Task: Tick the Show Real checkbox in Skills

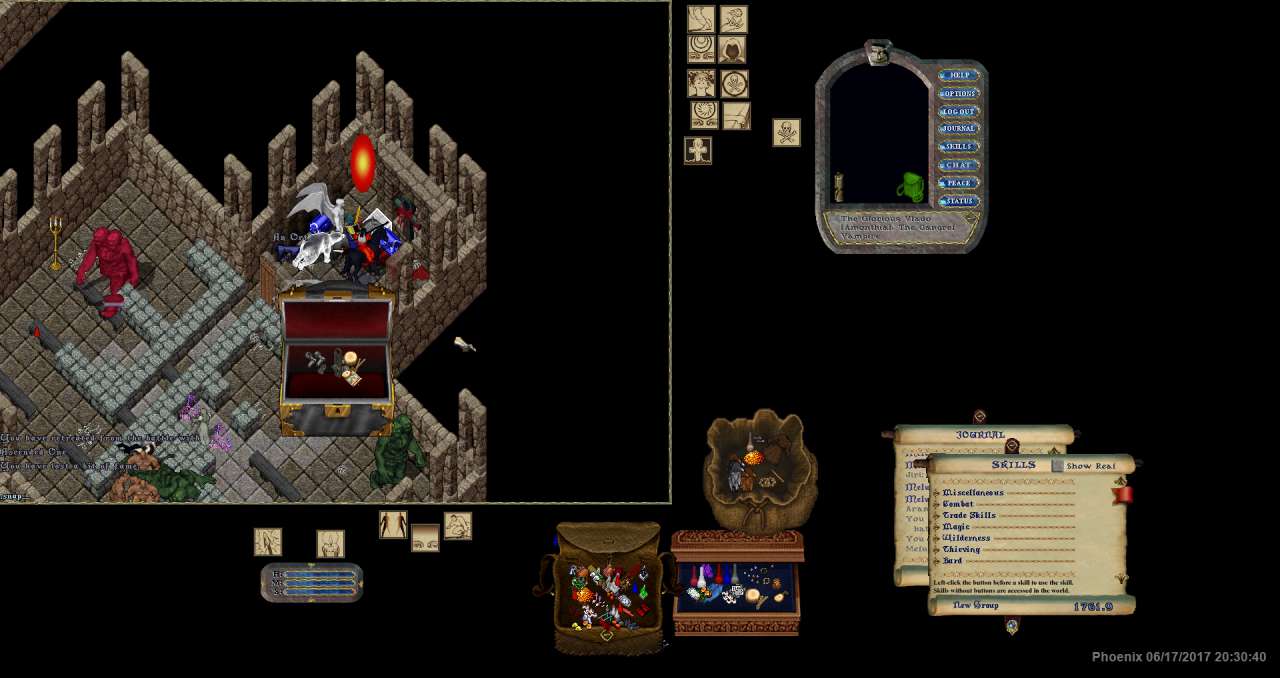Action: [1058, 466]
